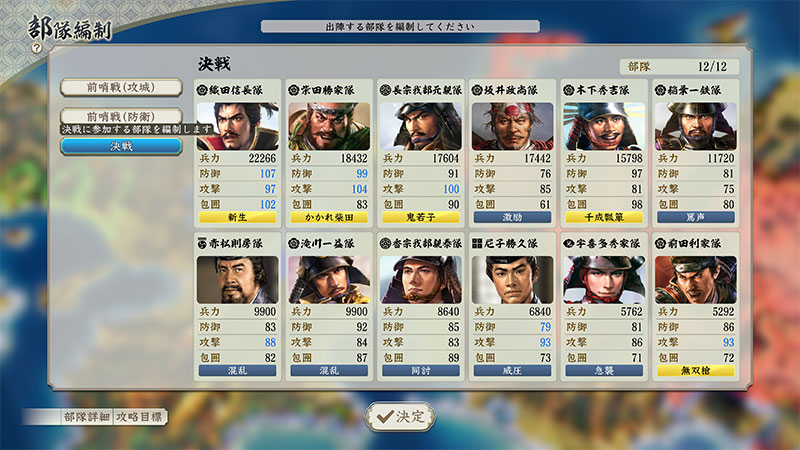Open 部隊詳細 unit details

[x=84, y=416]
